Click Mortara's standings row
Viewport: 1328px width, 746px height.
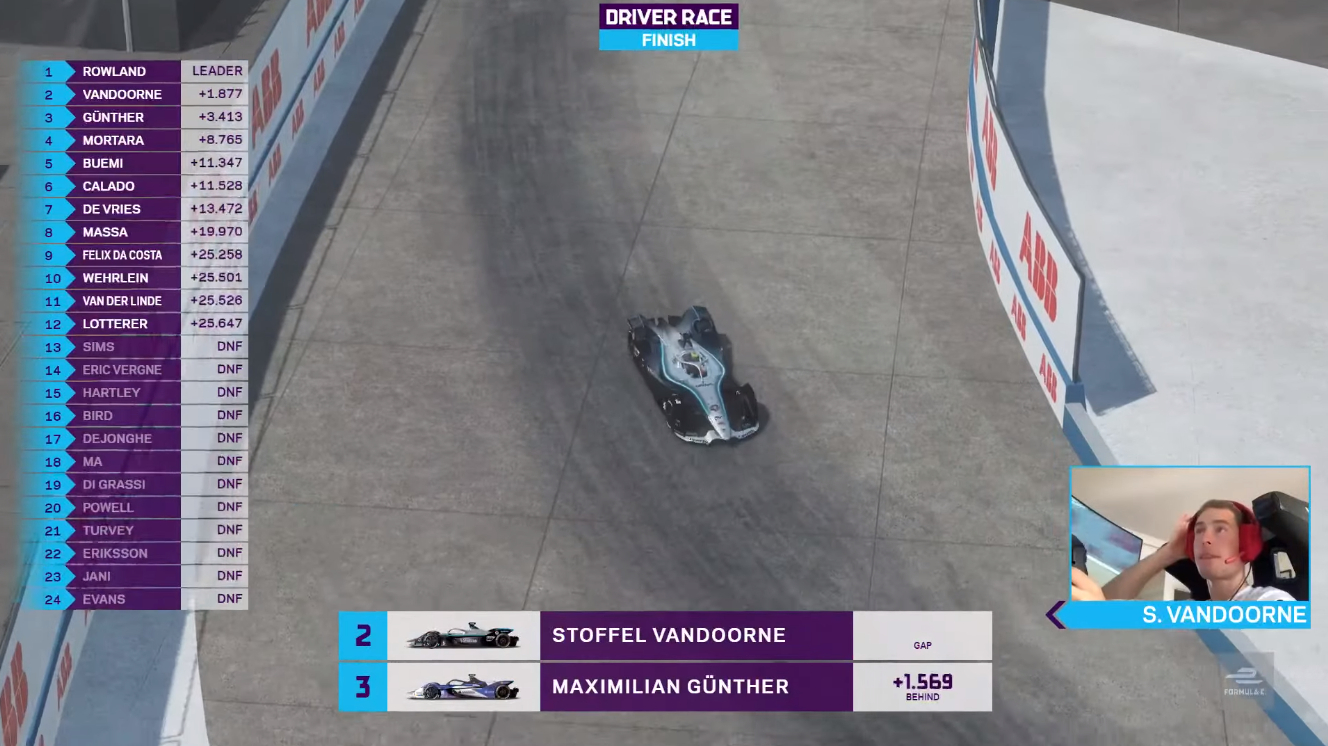point(136,140)
